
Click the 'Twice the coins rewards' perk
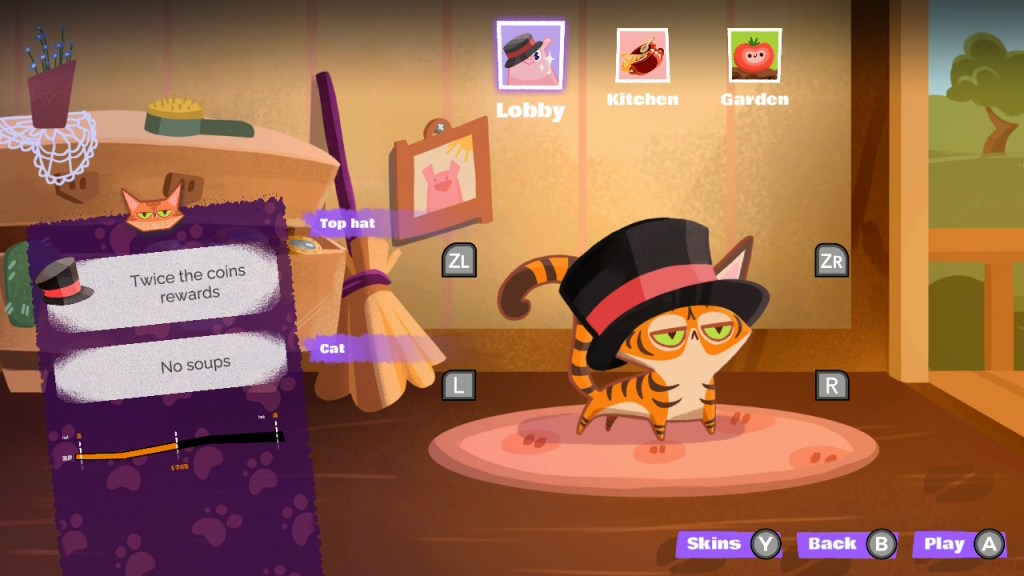pyautogui.click(x=165, y=285)
